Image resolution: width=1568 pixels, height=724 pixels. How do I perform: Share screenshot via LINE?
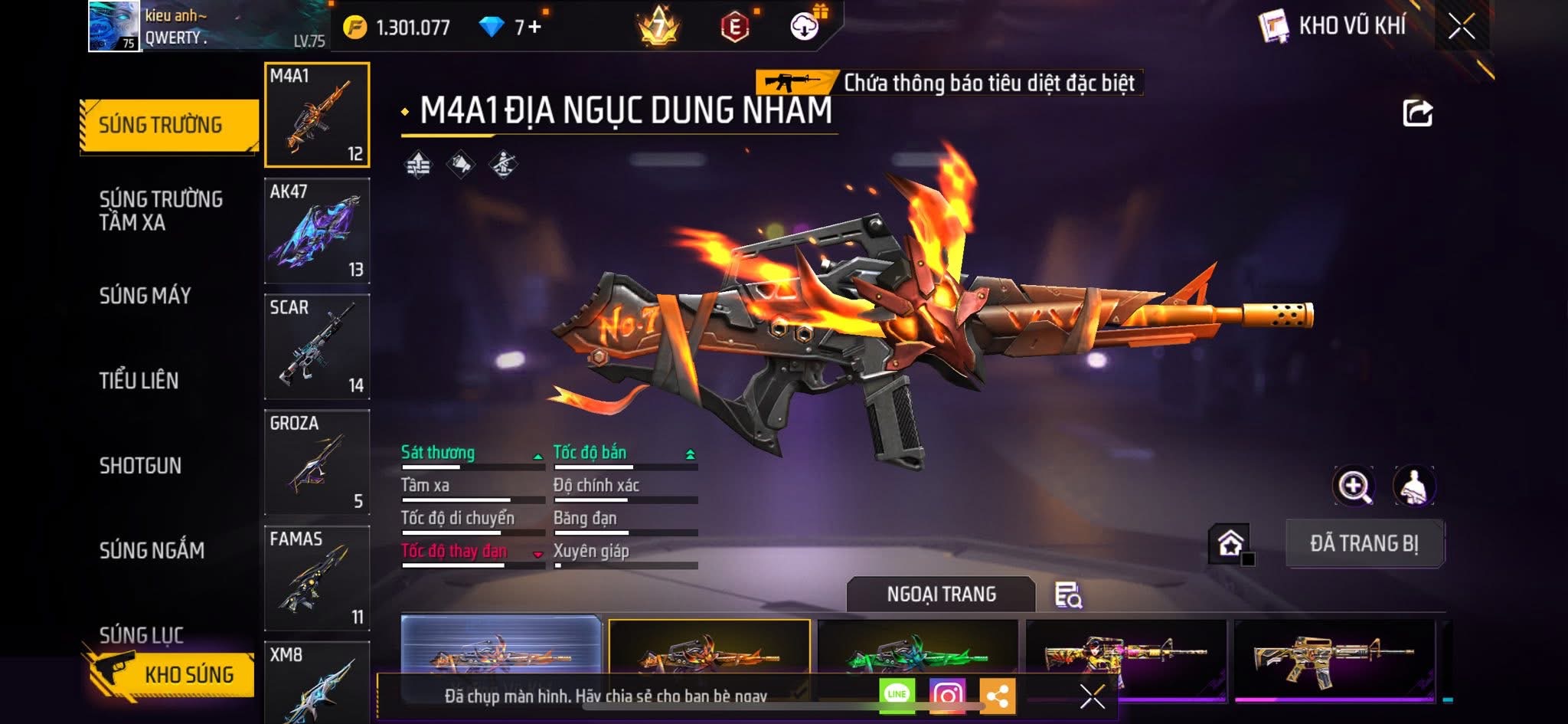[897, 695]
